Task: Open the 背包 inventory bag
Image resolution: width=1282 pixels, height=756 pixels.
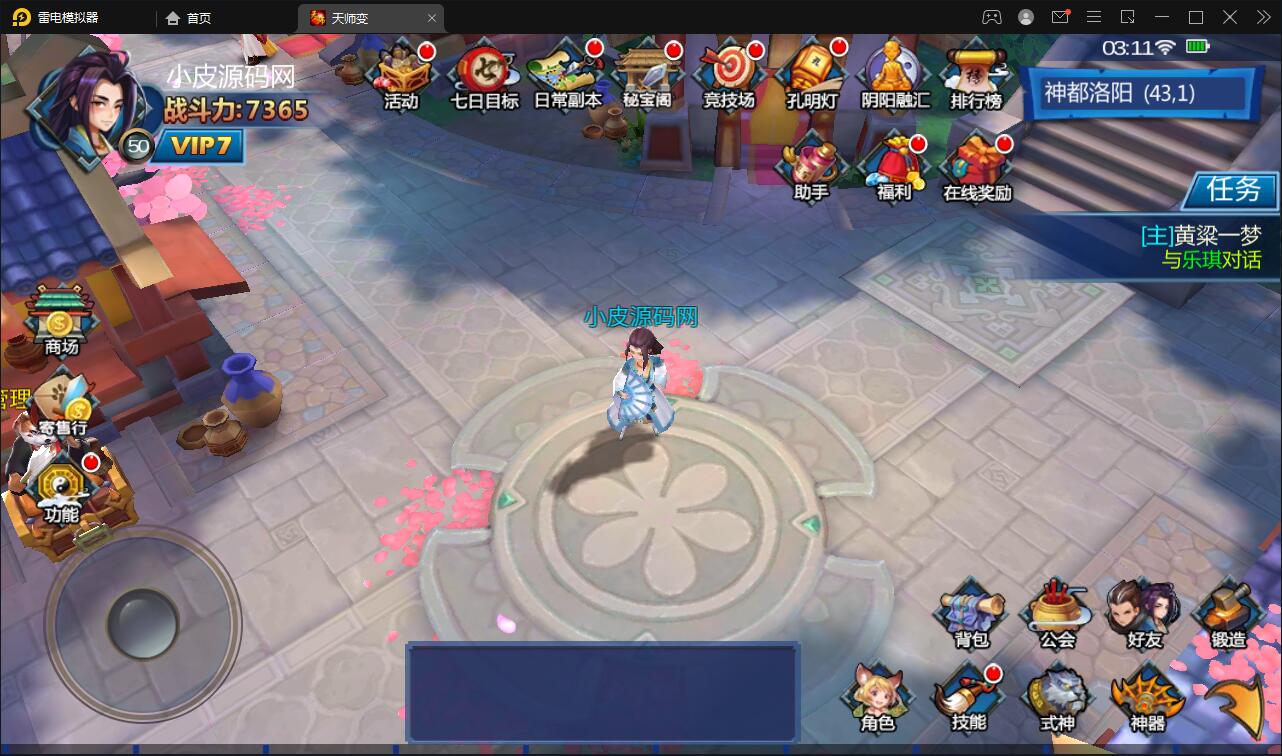Action: coord(971,612)
